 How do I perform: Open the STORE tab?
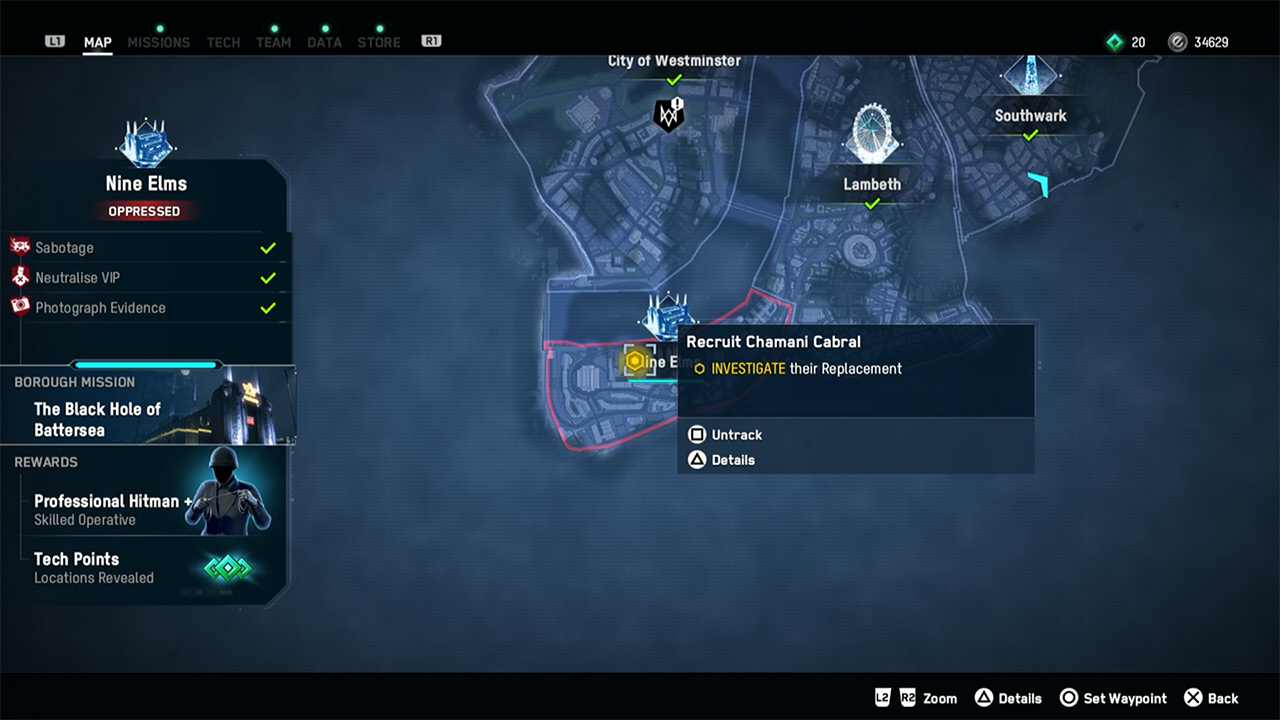[379, 42]
